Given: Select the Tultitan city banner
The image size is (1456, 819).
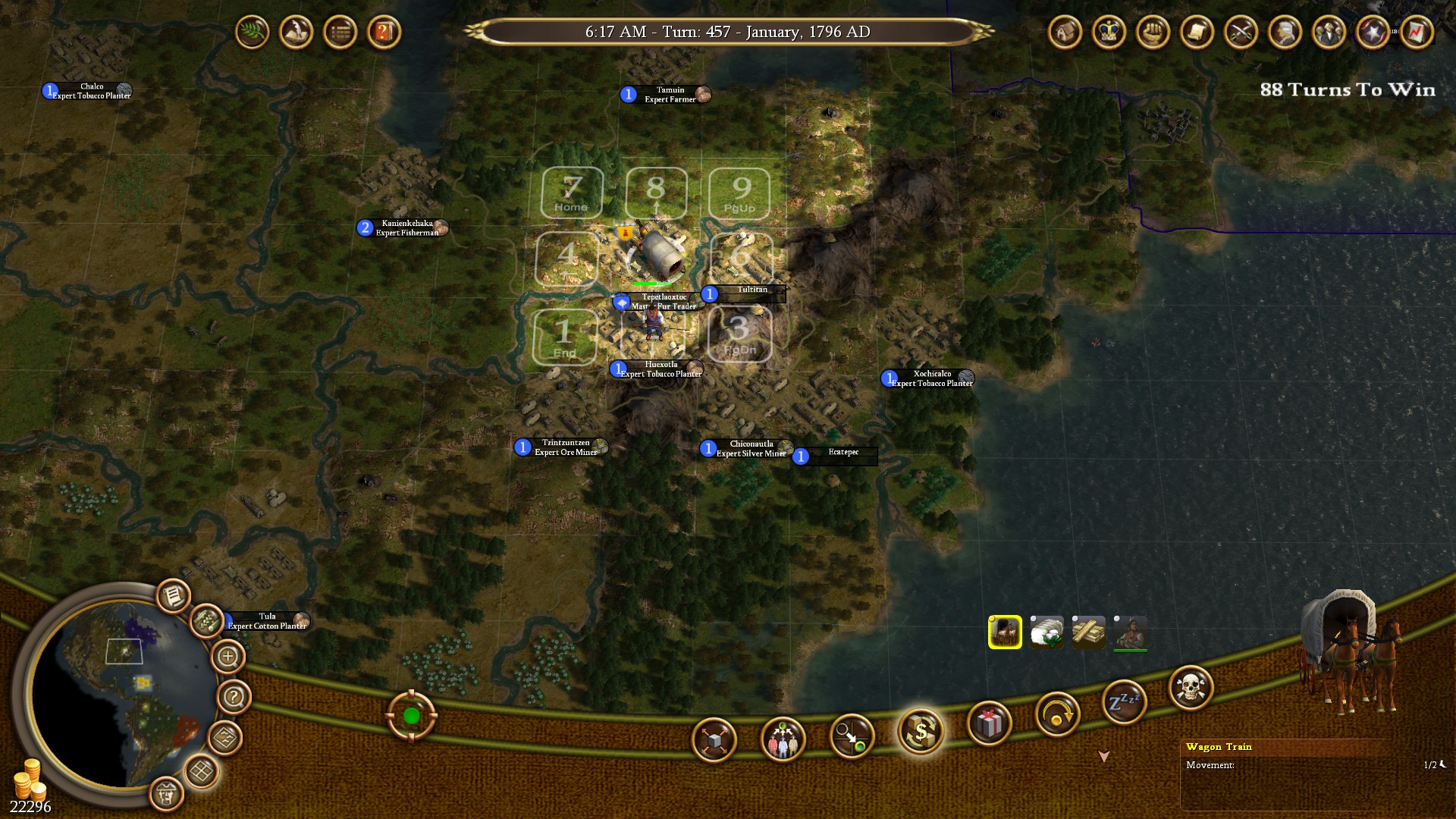Looking at the screenshot, I should pos(745,293).
